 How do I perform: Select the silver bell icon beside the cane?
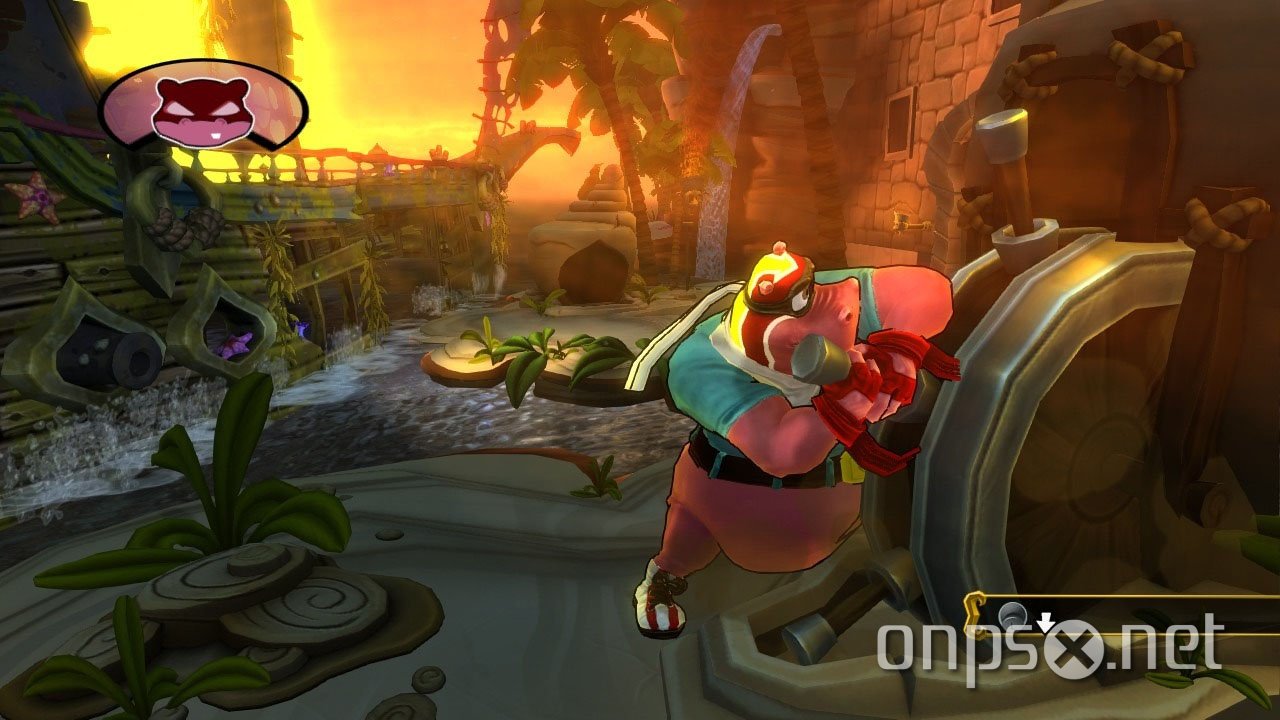pyautogui.click(x=1011, y=612)
